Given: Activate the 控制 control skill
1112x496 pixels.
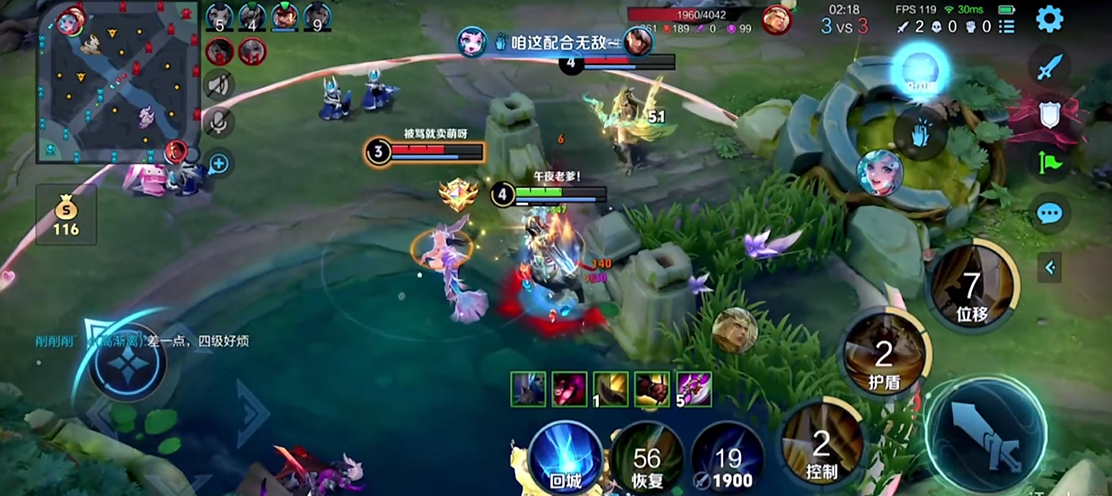Looking at the screenshot, I should [822, 446].
